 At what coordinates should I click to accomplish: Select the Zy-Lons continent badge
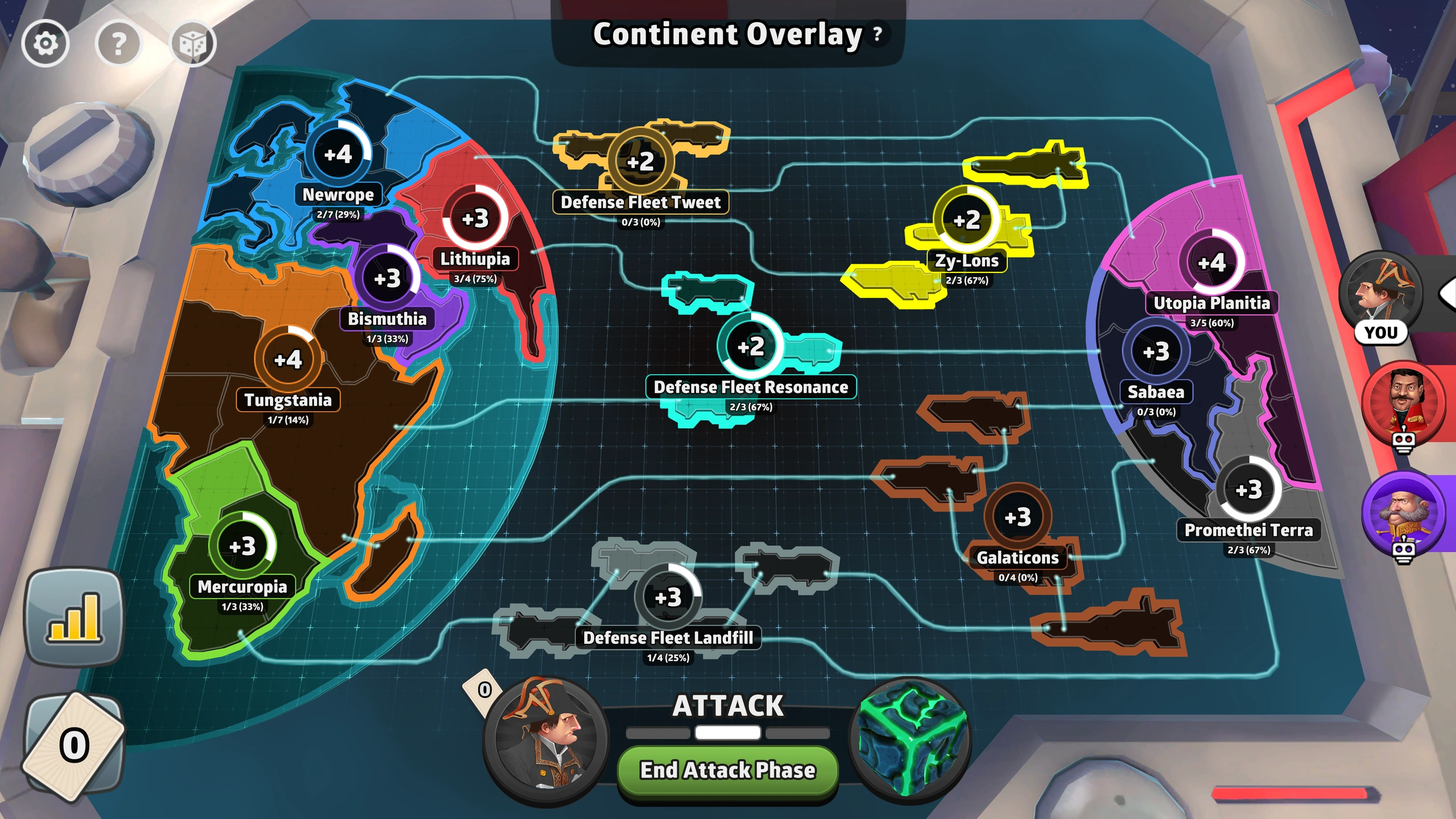(x=966, y=220)
